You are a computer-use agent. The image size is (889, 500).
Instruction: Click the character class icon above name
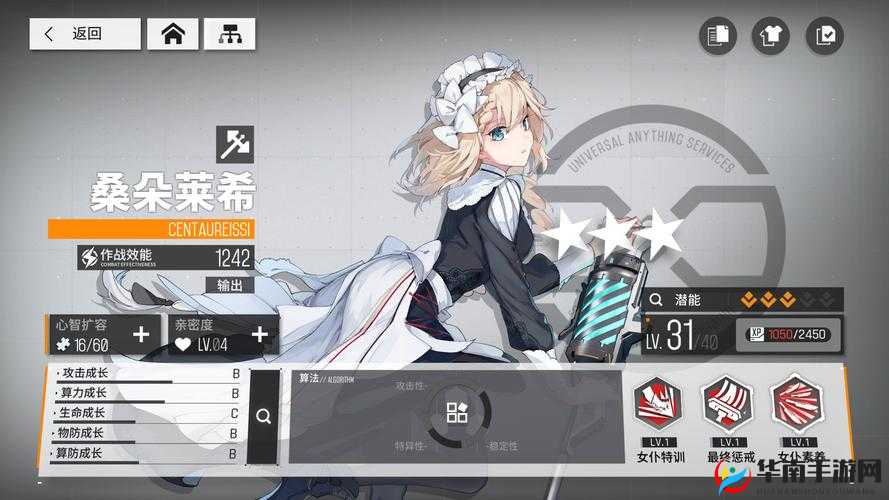[235, 146]
